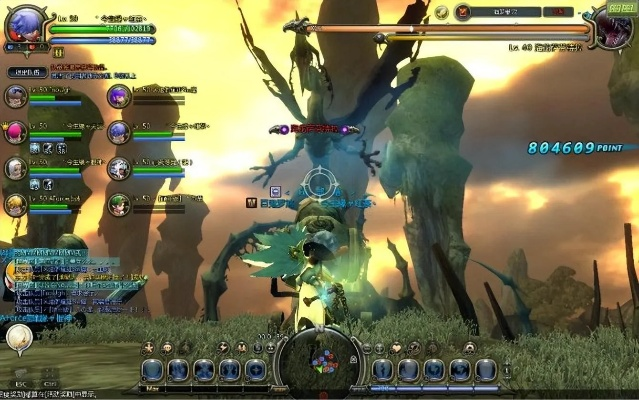Select the green-haired party member portrait
This screenshot has width=639, height=400.
119,204
